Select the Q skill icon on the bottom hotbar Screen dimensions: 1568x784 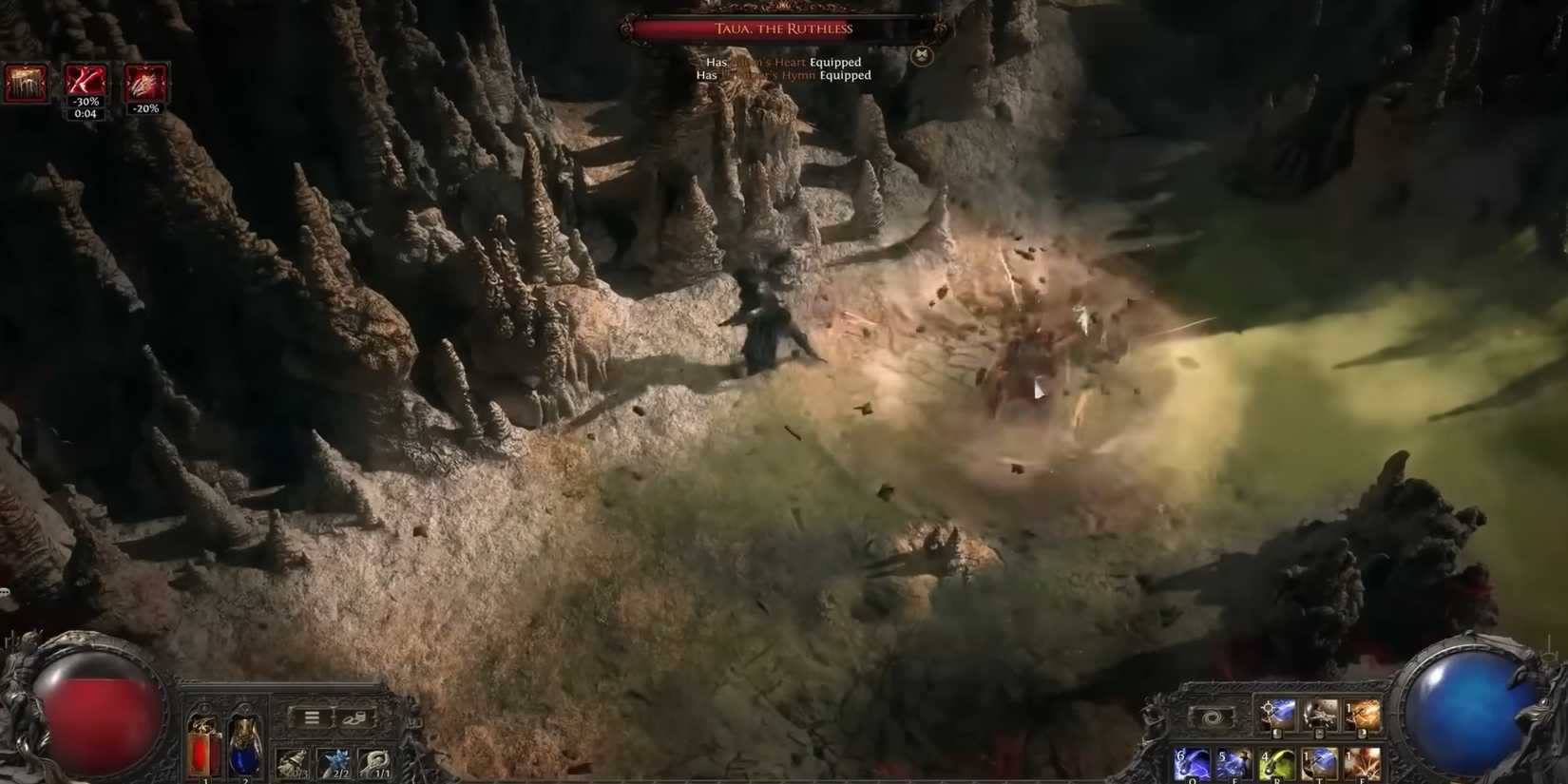click(x=1192, y=761)
